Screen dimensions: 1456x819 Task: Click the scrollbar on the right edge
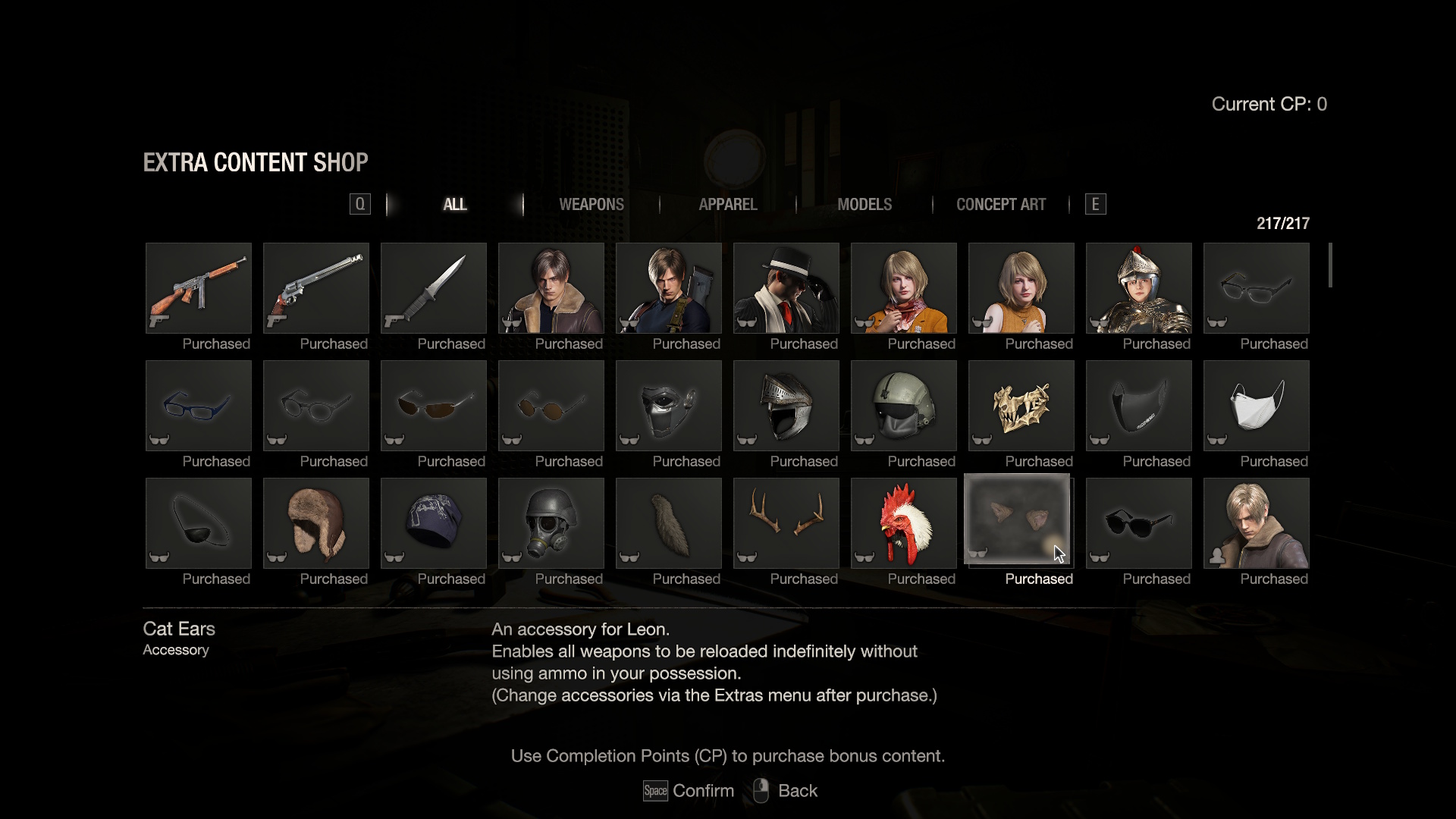click(x=1332, y=265)
